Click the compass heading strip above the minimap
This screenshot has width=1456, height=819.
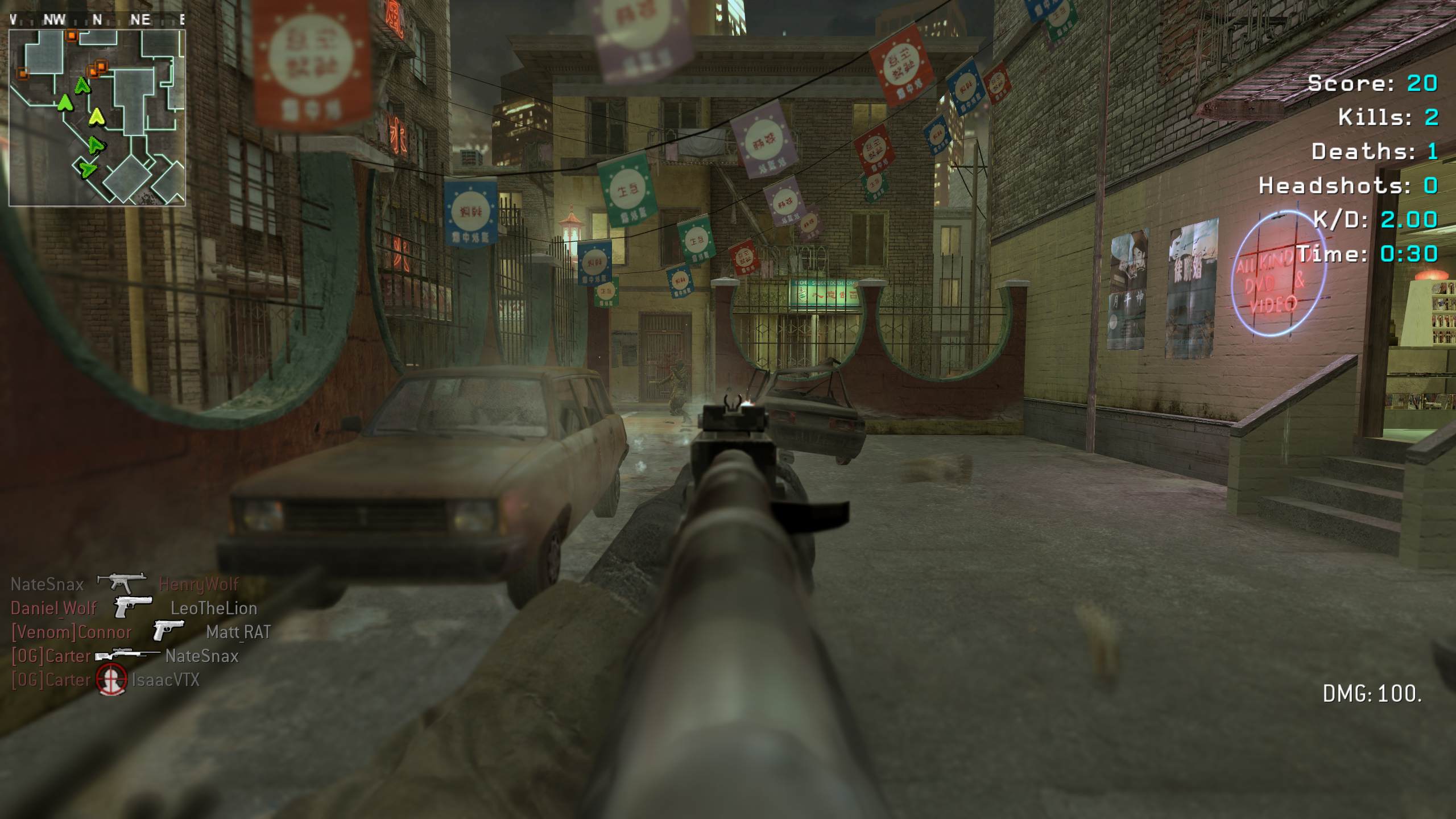tap(97, 20)
